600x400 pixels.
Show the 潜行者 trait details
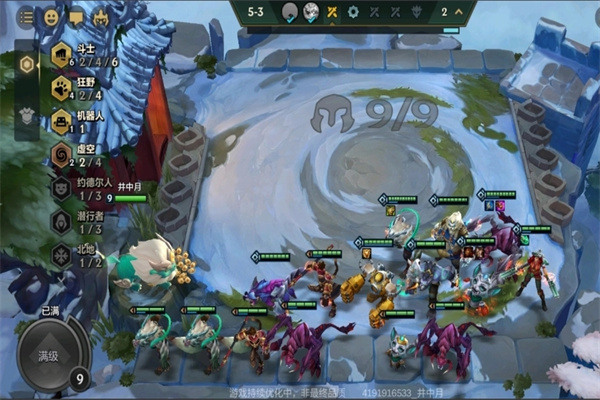pos(61,221)
